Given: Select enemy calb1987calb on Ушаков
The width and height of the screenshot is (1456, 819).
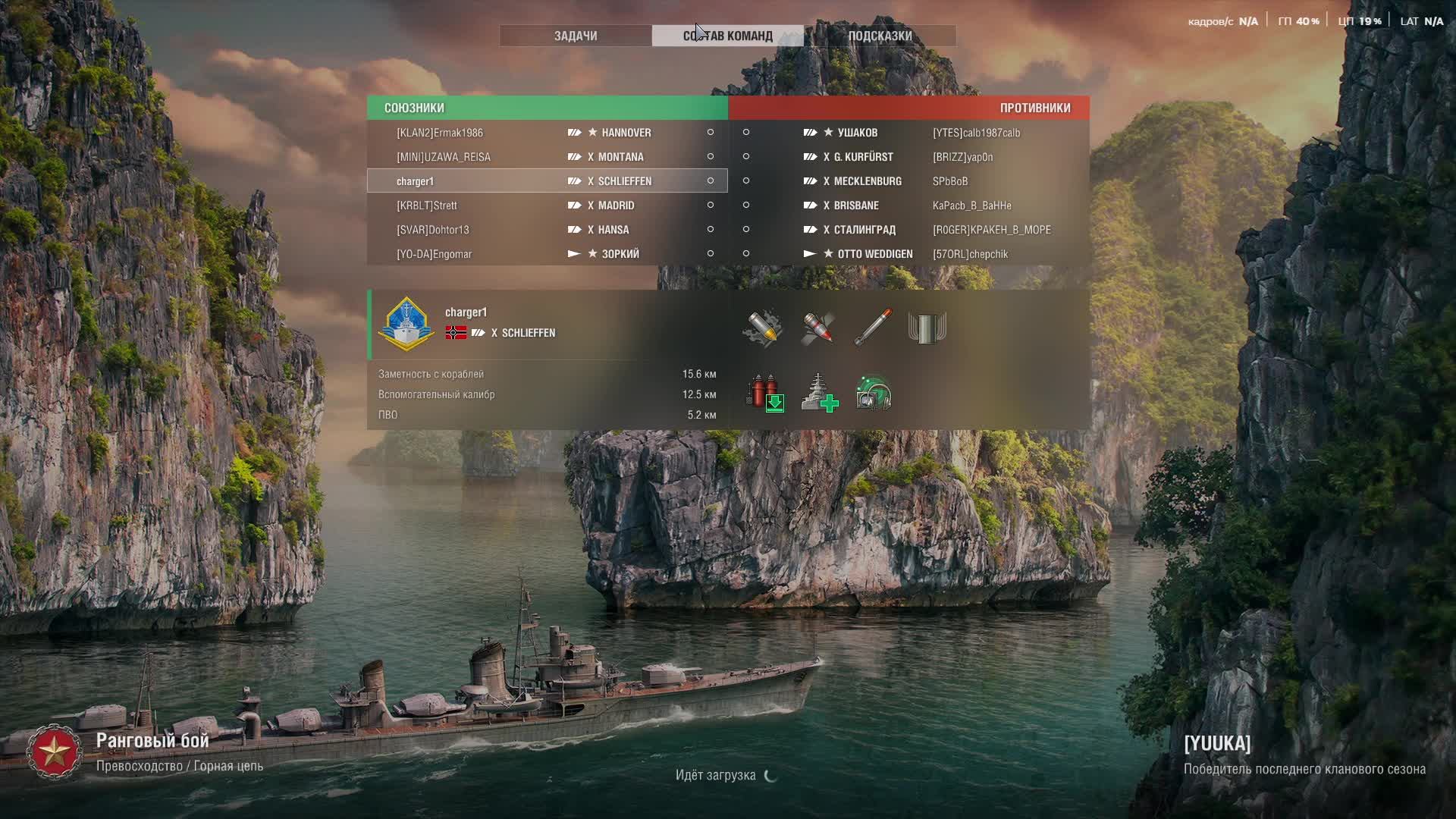Looking at the screenshot, I should (908, 133).
